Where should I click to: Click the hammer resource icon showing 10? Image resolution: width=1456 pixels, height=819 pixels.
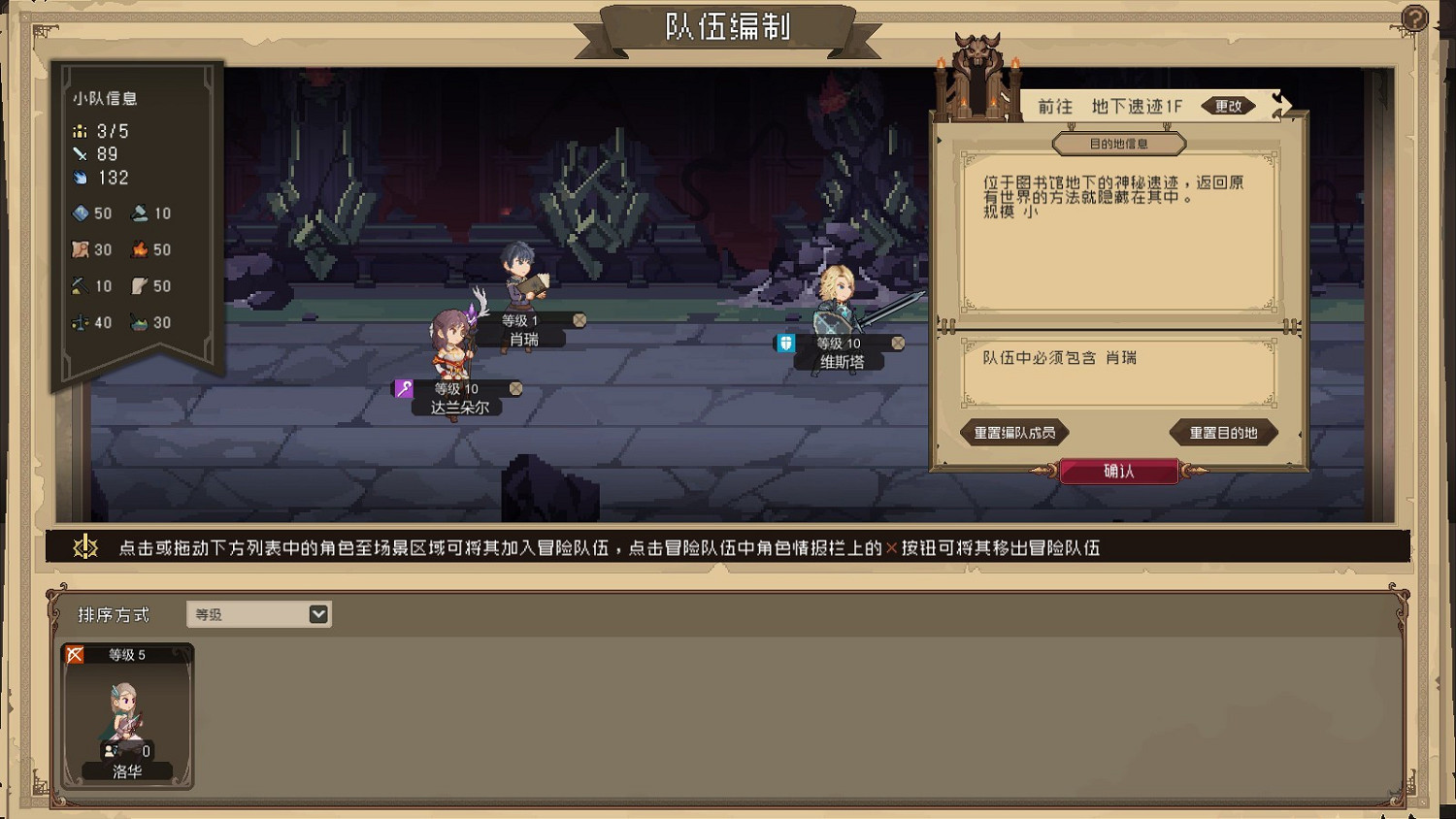[139, 213]
